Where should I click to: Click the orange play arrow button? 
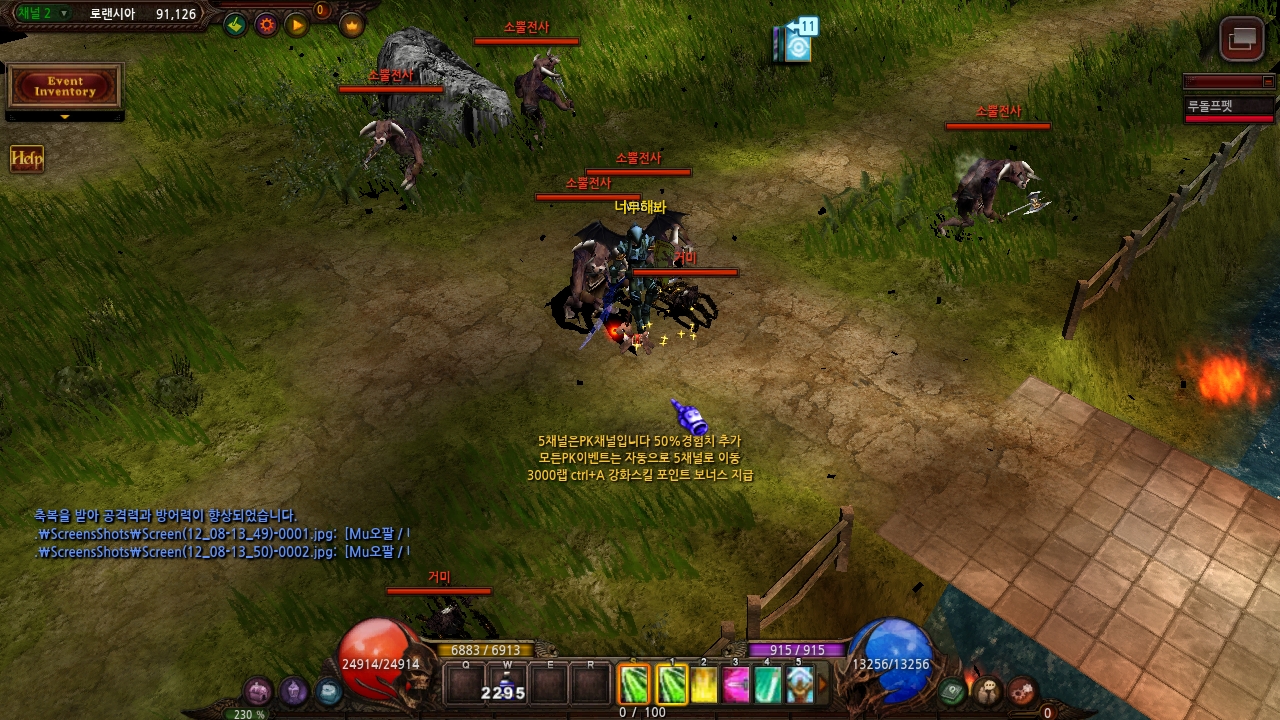coord(297,25)
